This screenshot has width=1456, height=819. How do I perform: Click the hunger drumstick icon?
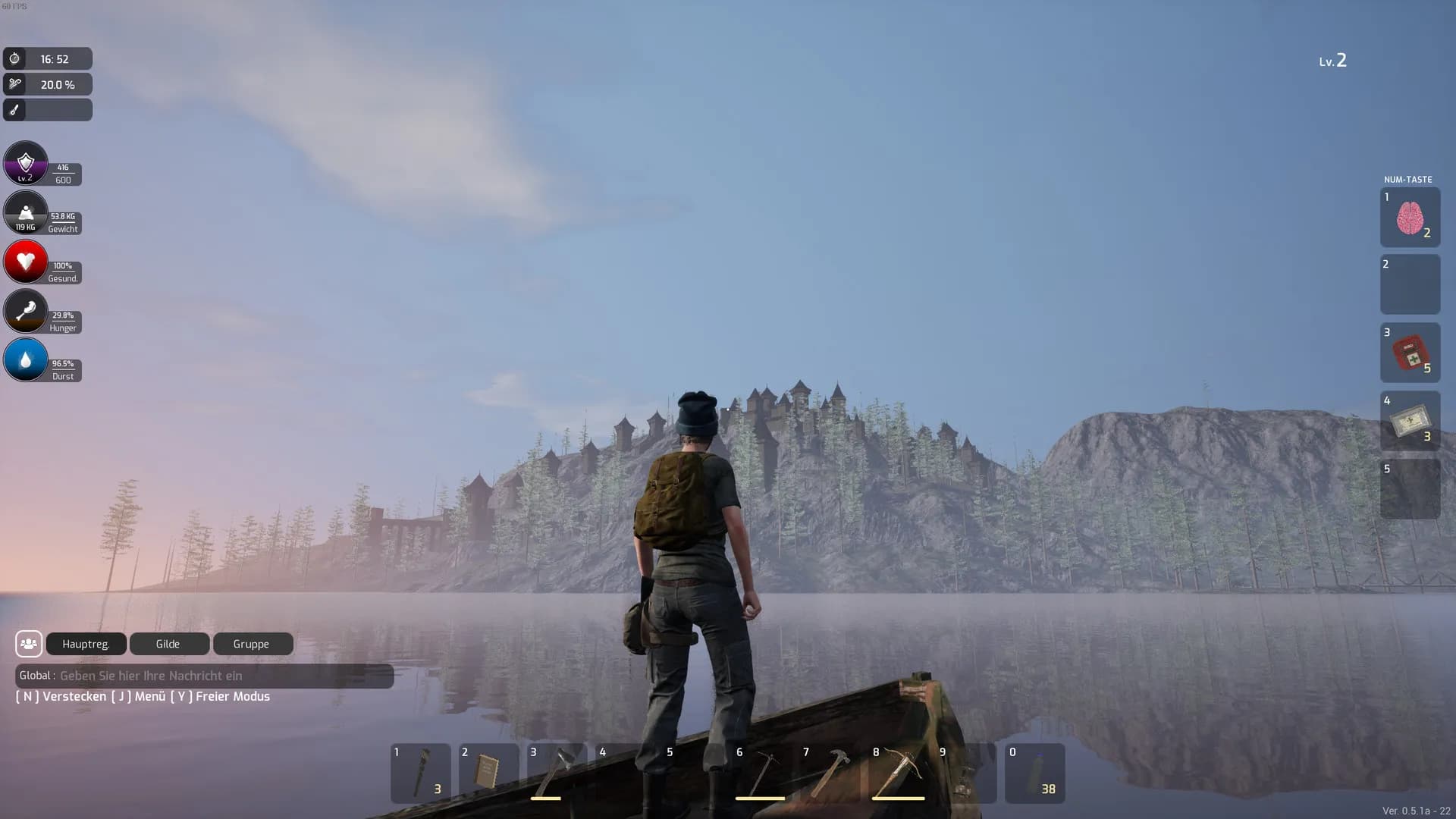click(x=26, y=311)
